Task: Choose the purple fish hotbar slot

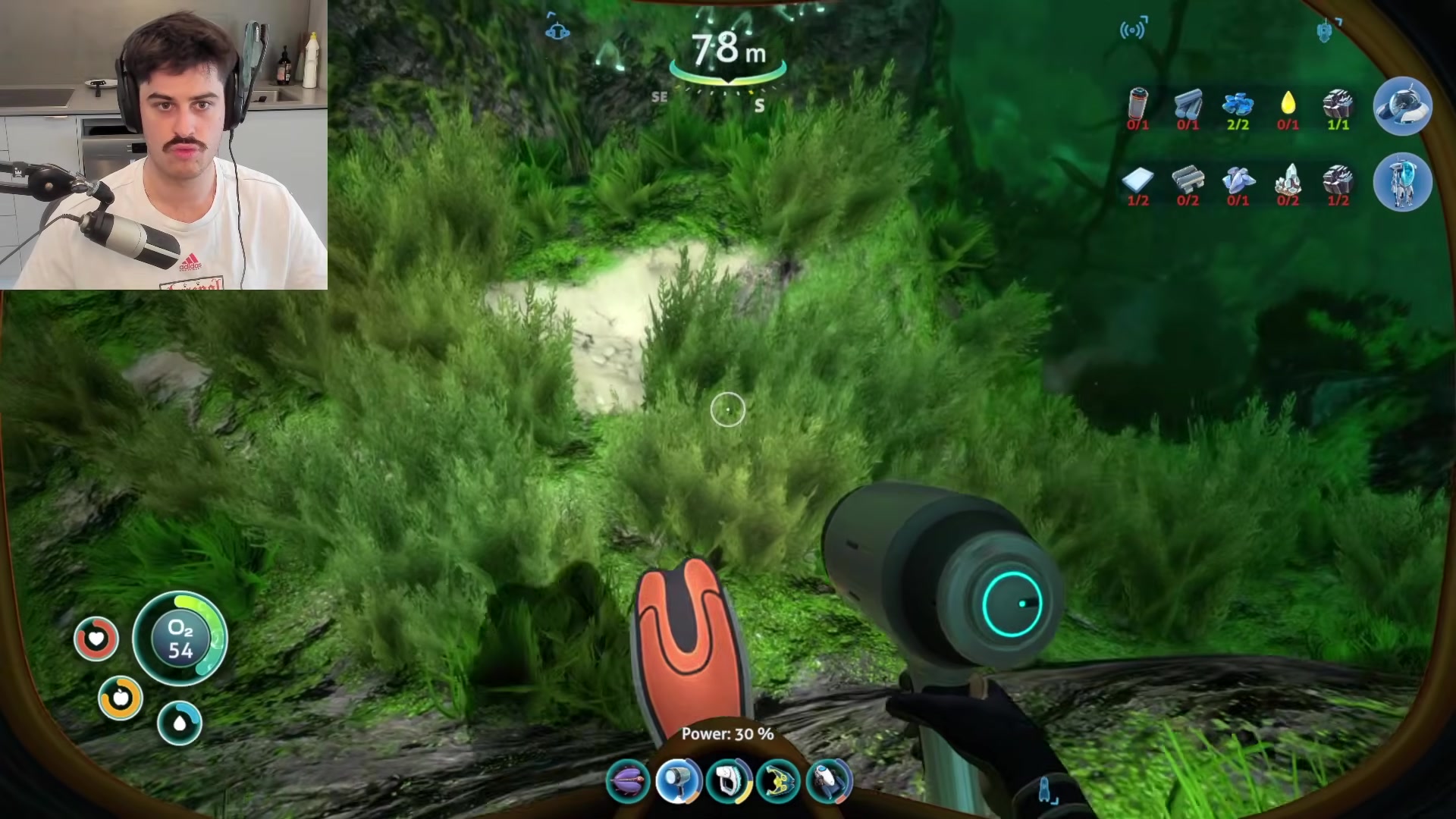Action: (x=627, y=780)
